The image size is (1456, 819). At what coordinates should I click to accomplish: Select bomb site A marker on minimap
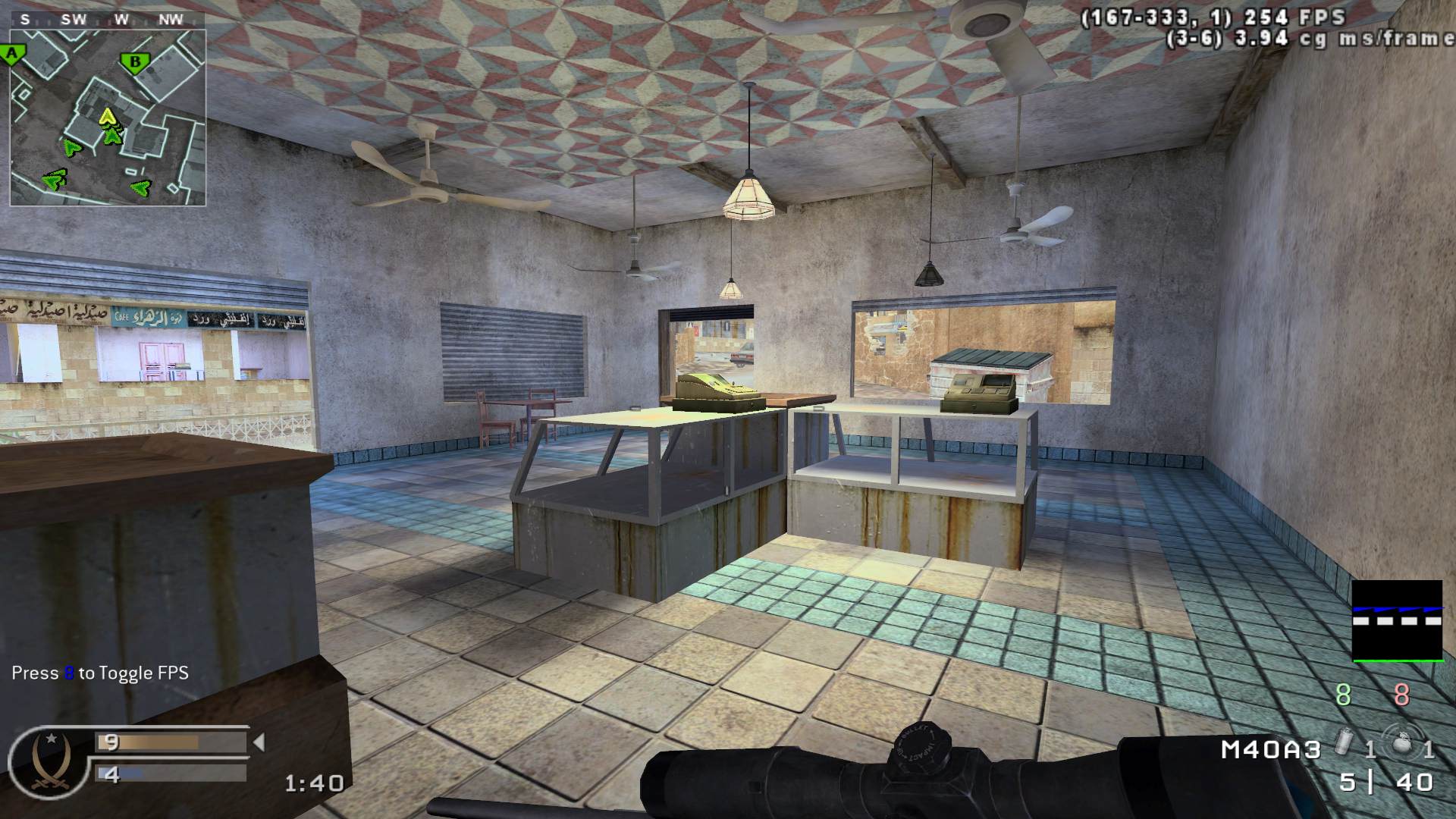coord(11,54)
